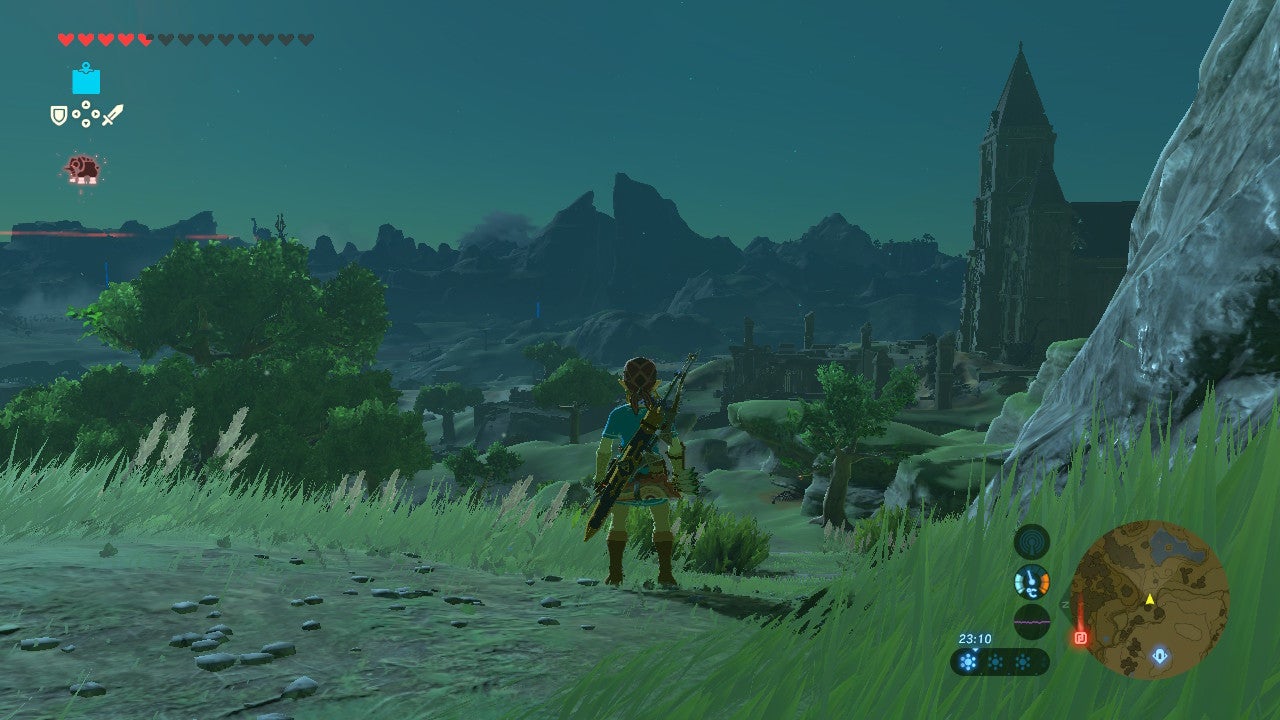This screenshot has height=720, width=1280.
Task: Click the noise level meter circle
Action: tap(1031, 620)
